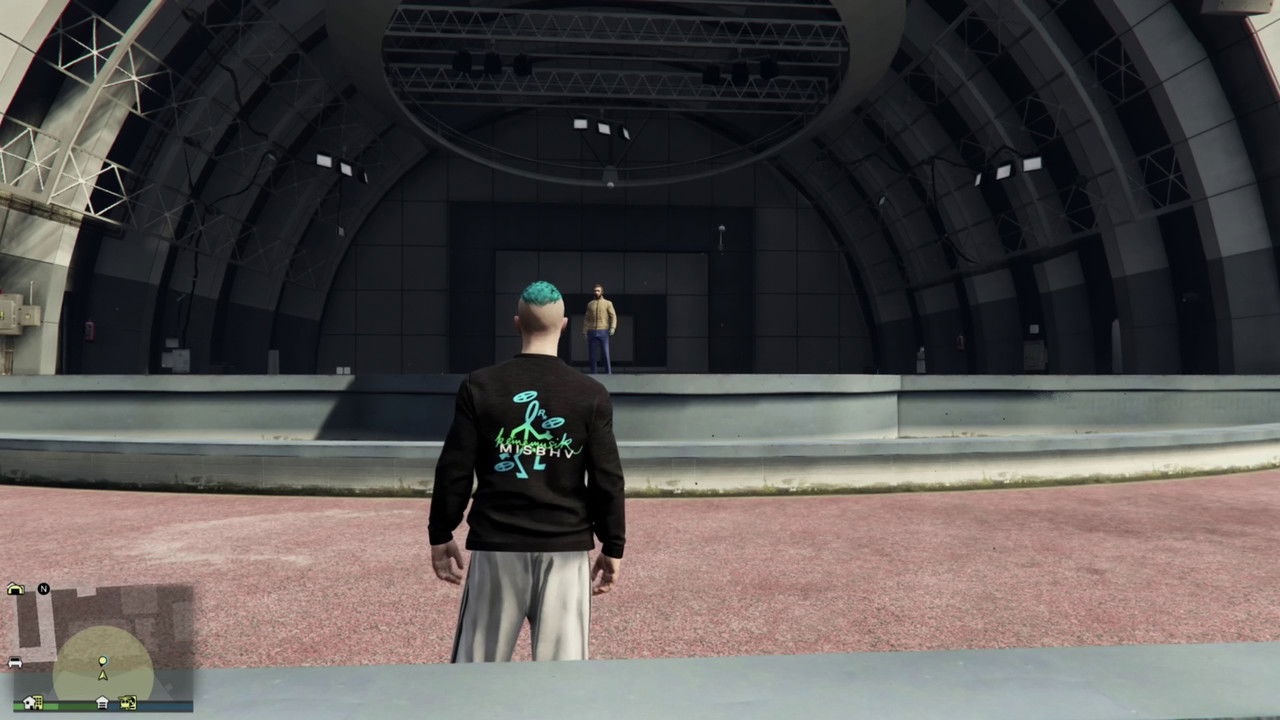Click the personal vehicle blip on the minimap
This screenshot has height=720, width=1280.
coord(15,661)
